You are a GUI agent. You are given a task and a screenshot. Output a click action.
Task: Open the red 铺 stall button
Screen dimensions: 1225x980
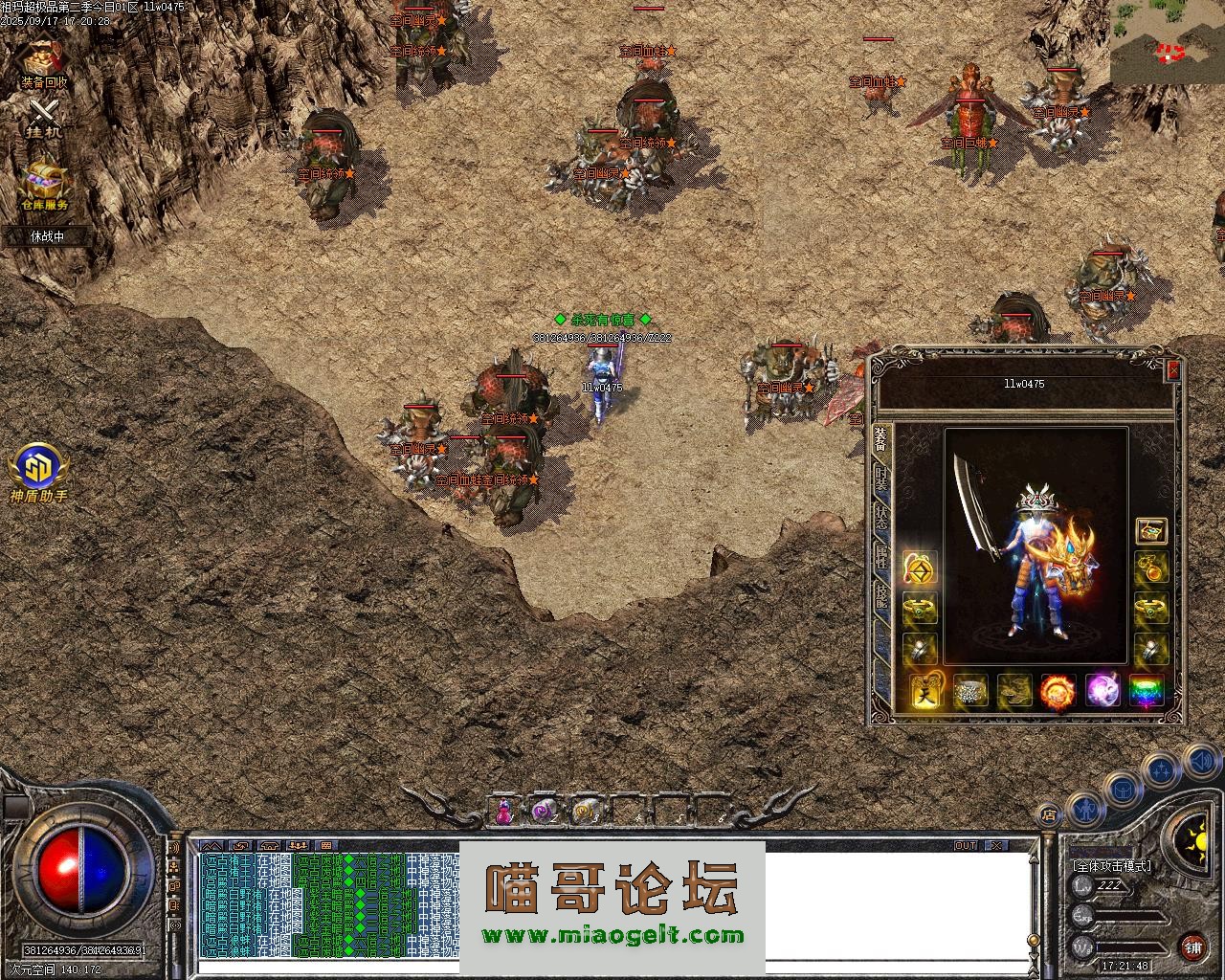[1193, 947]
